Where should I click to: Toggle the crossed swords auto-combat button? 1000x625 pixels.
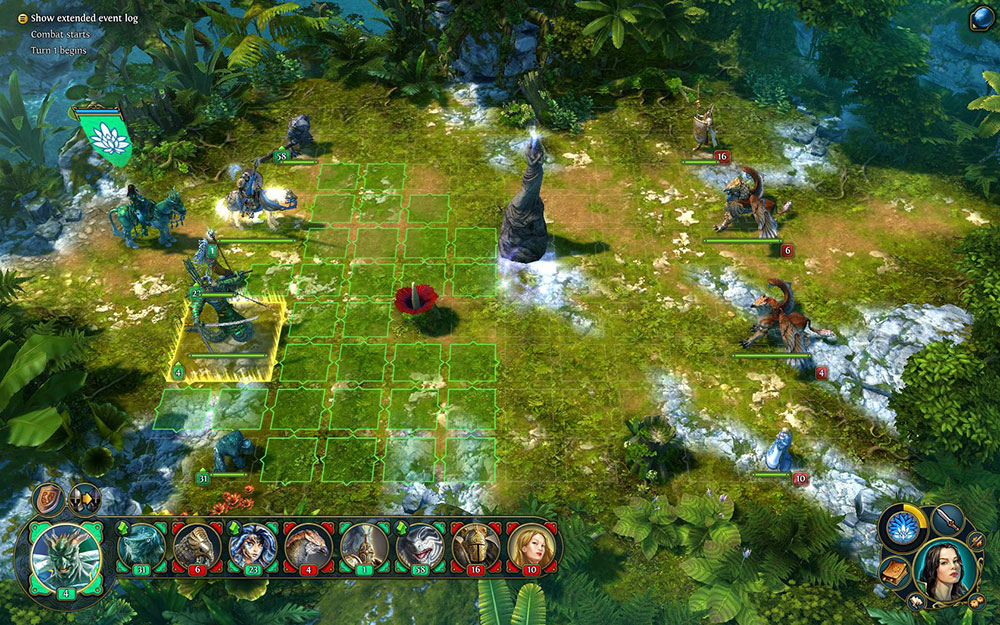977,541
